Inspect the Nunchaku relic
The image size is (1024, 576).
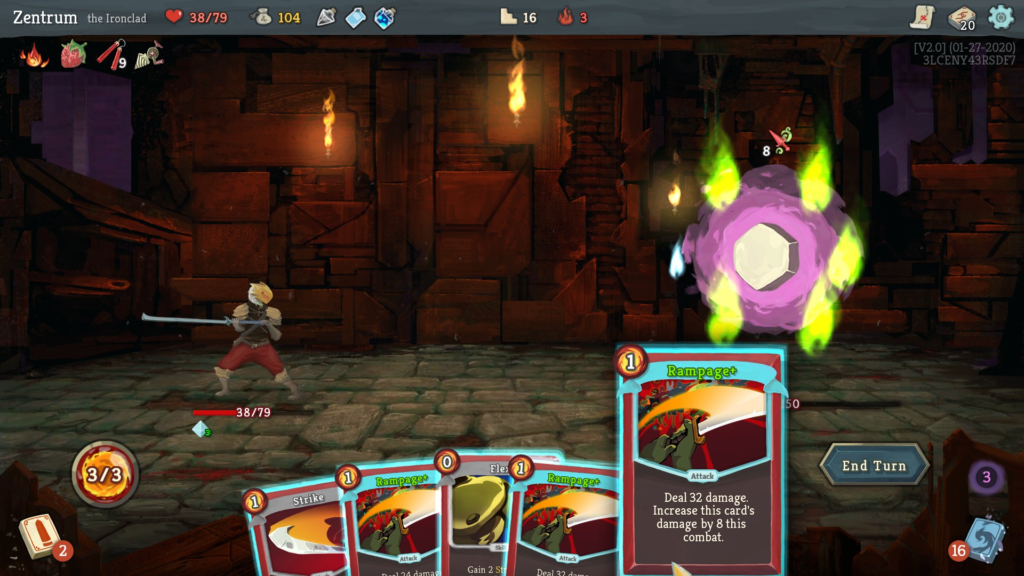111,55
